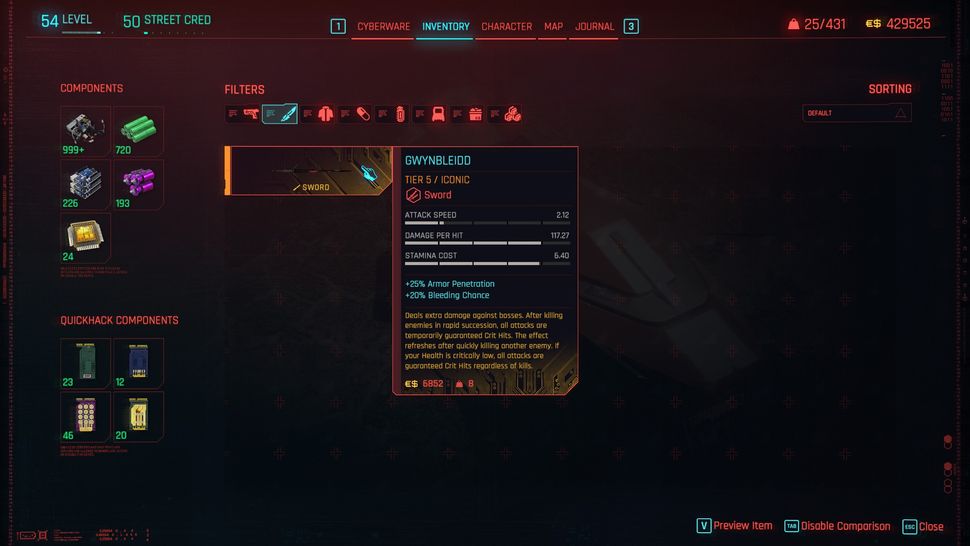970x546 pixels.
Task: Select the purple component stack with 193
Action: tap(138, 184)
